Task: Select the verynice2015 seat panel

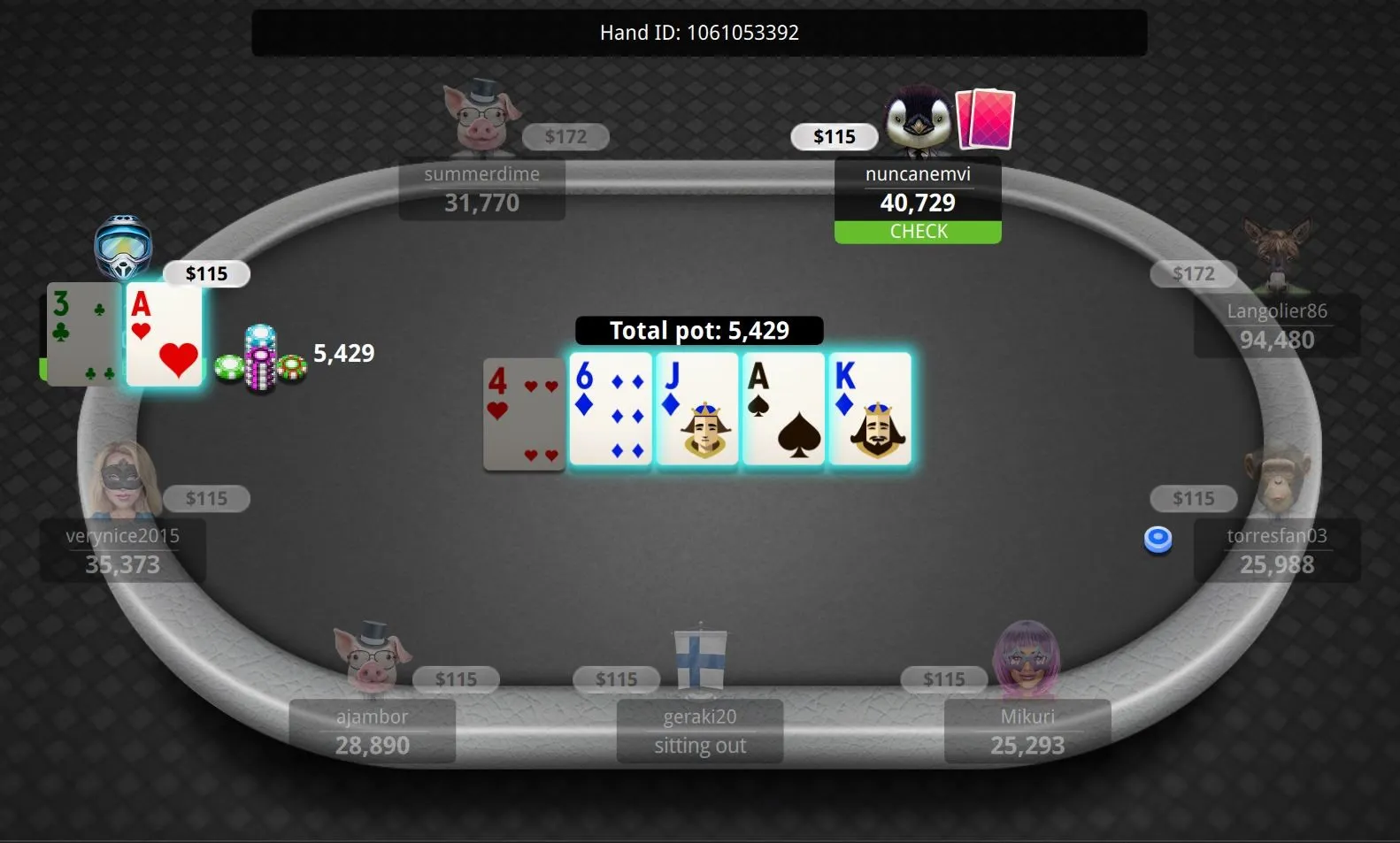Action: (x=122, y=550)
